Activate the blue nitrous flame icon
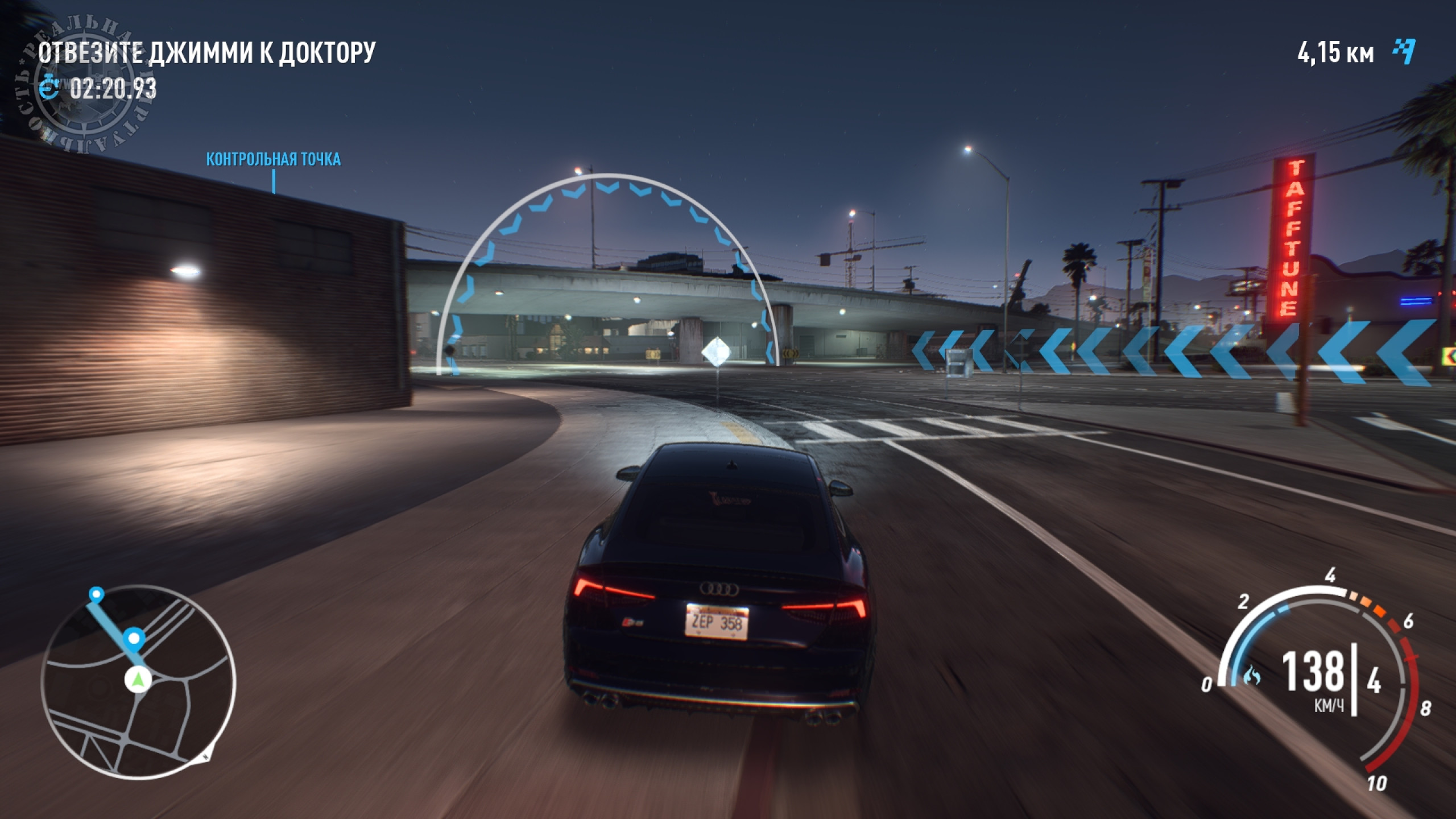Image resolution: width=1456 pixels, height=819 pixels. tap(1252, 676)
